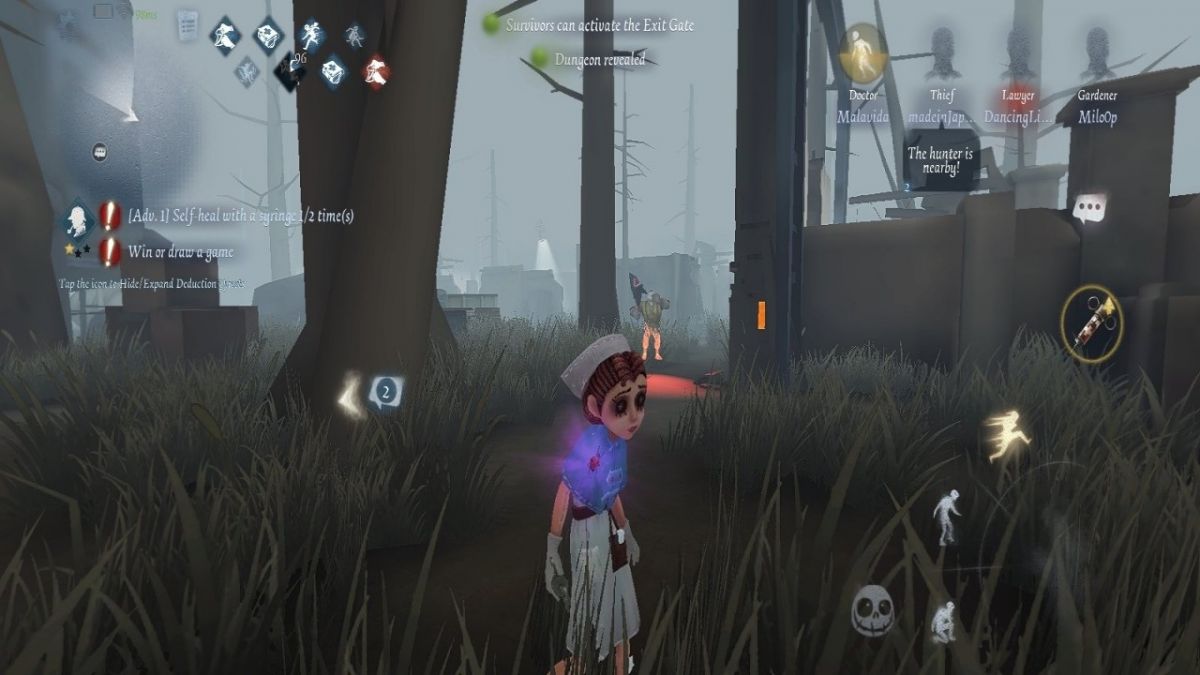Tap the skull face emote button
The width and height of the screenshot is (1200, 675).
[872, 609]
